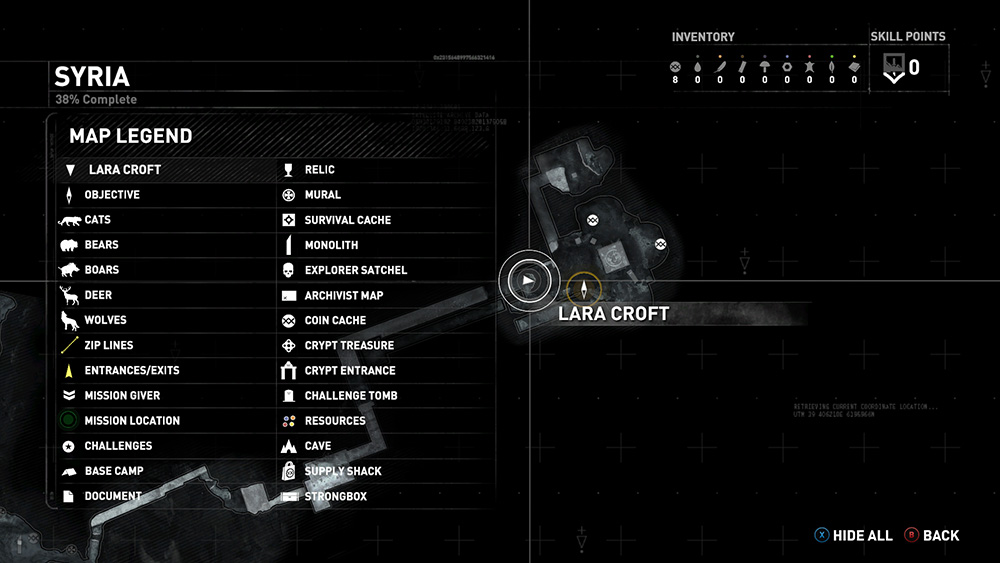Select the Mural legend entry

(x=322, y=195)
